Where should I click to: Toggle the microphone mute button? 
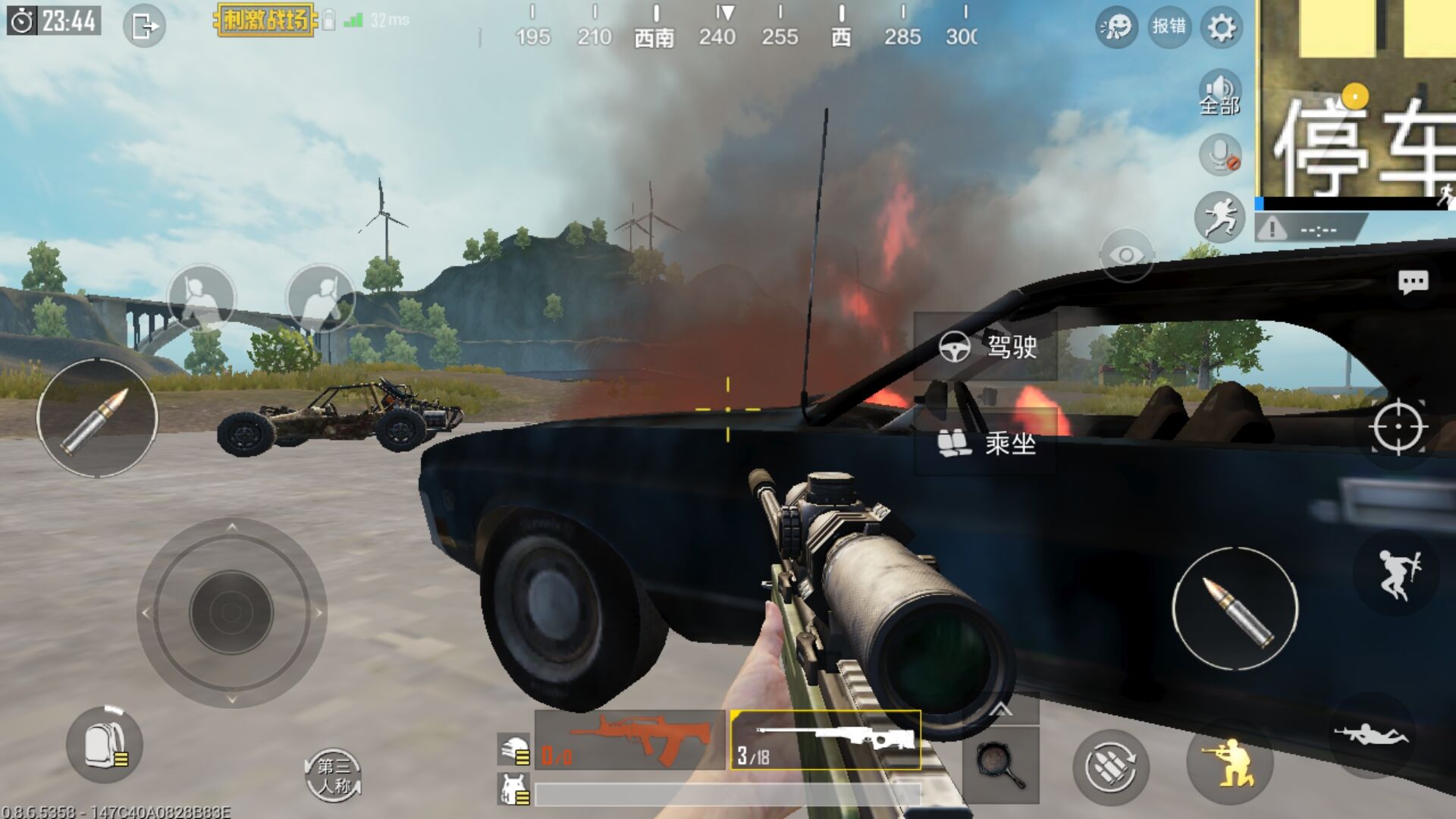(x=1220, y=155)
